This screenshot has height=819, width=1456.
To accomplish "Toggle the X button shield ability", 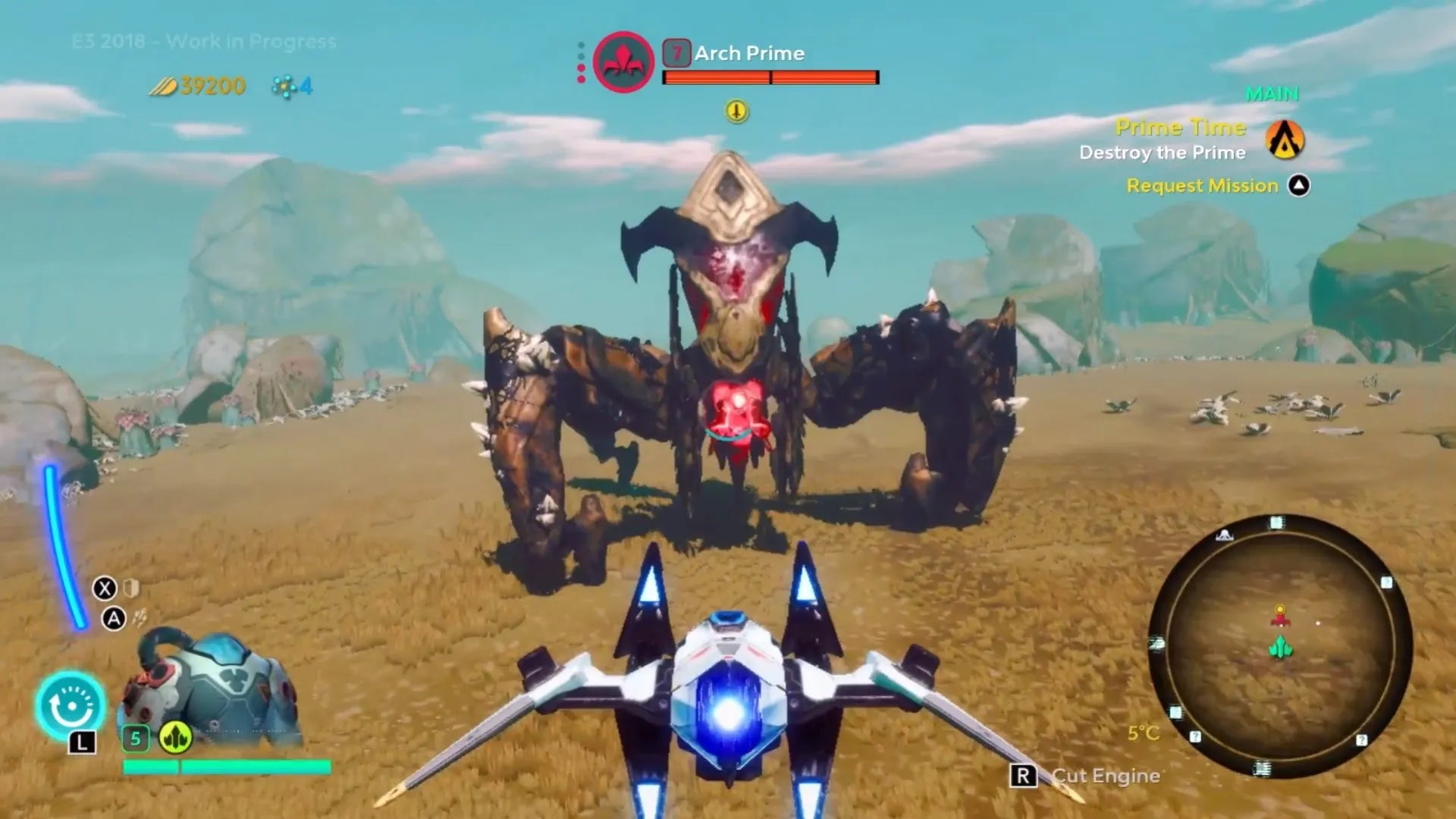I will pyautogui.click(x=106, y=589).
